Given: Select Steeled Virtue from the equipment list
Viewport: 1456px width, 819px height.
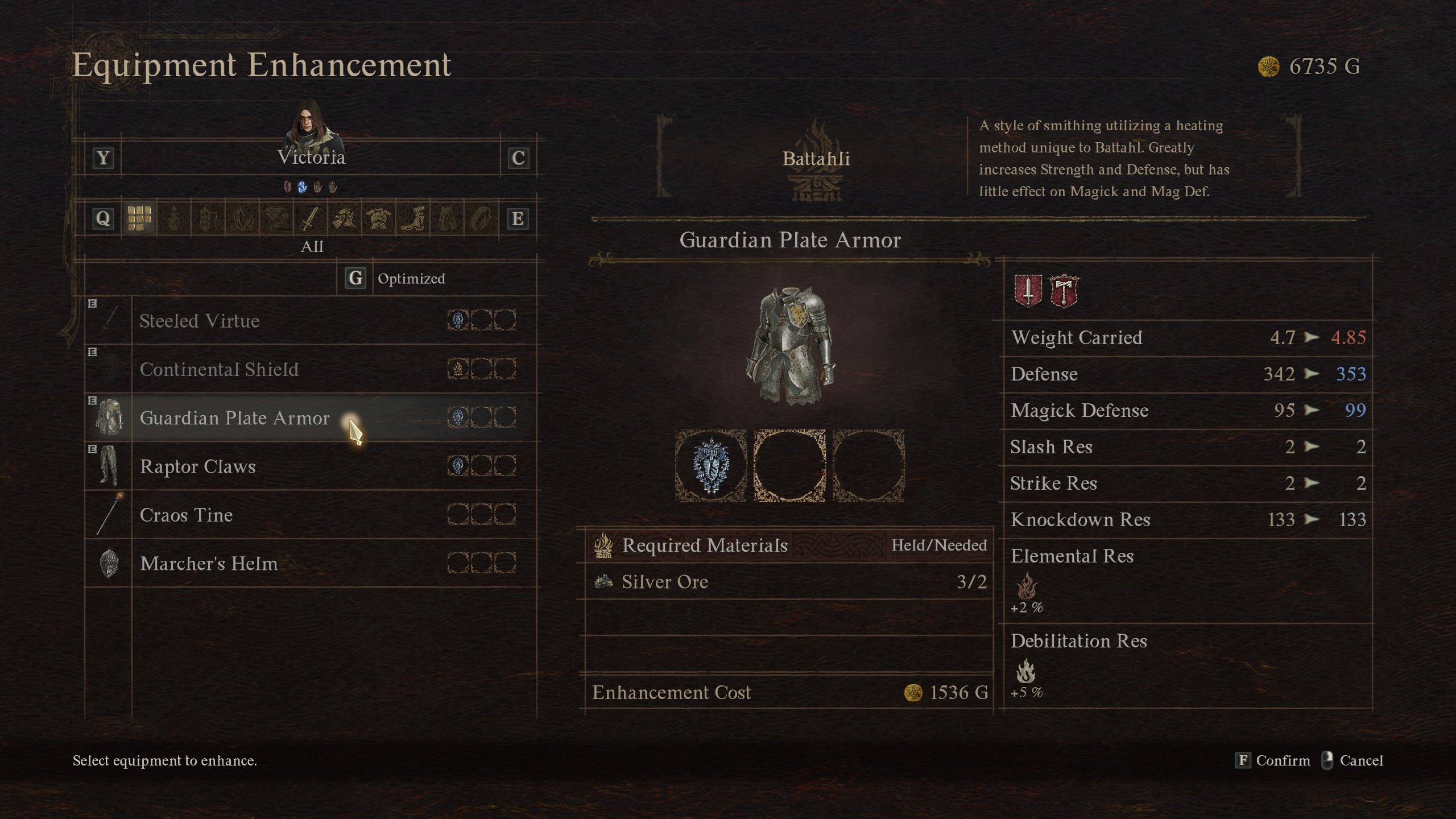Looking at the screenshot, I should click(199, 321).
